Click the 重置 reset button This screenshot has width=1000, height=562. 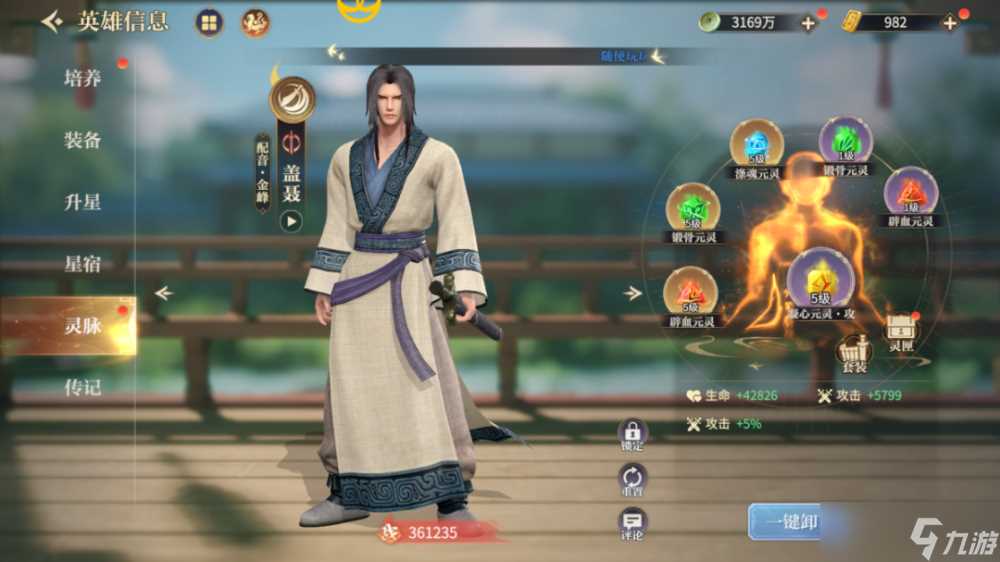(x=632, y=477)
